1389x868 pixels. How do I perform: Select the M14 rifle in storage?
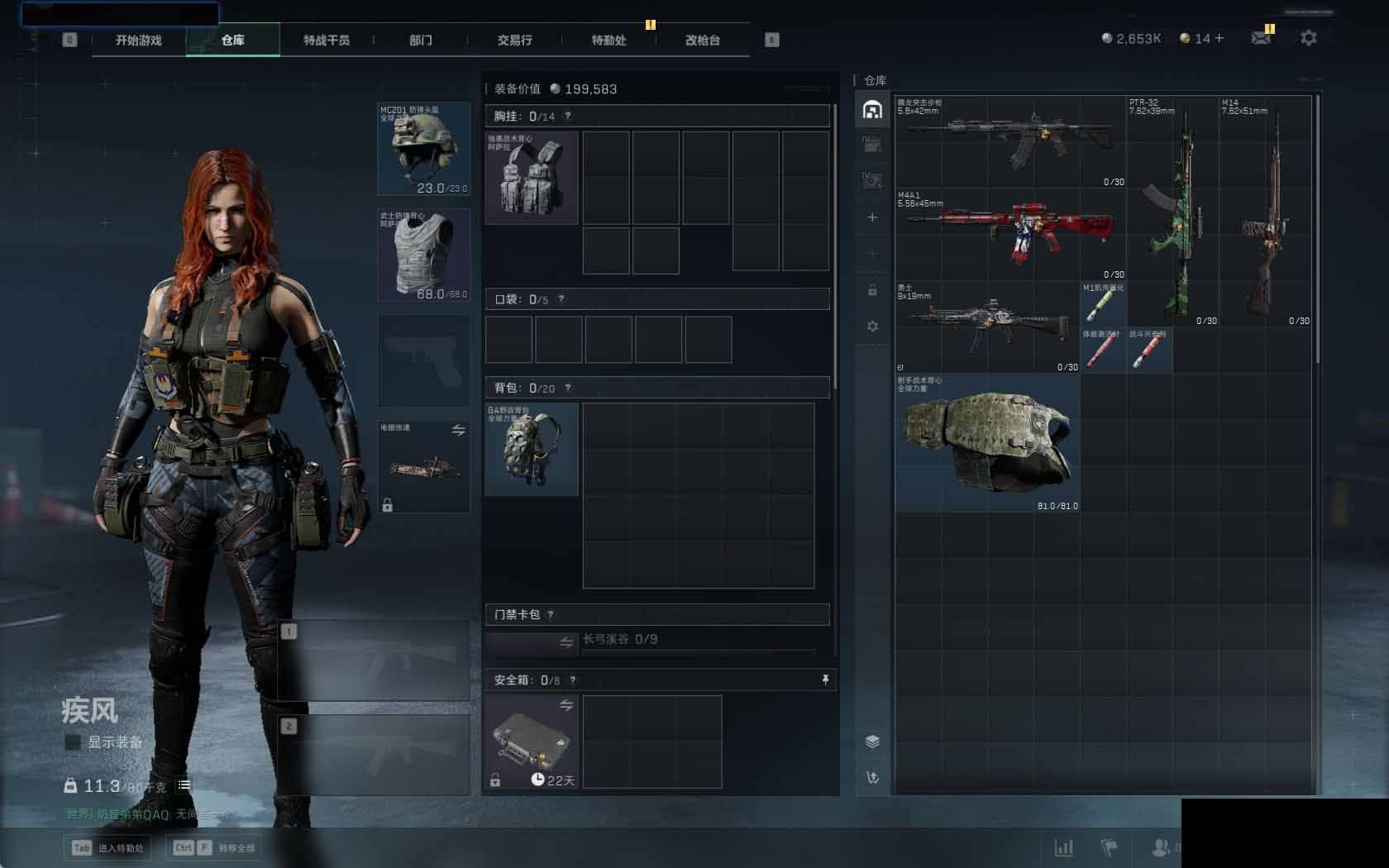point(1265,211)
